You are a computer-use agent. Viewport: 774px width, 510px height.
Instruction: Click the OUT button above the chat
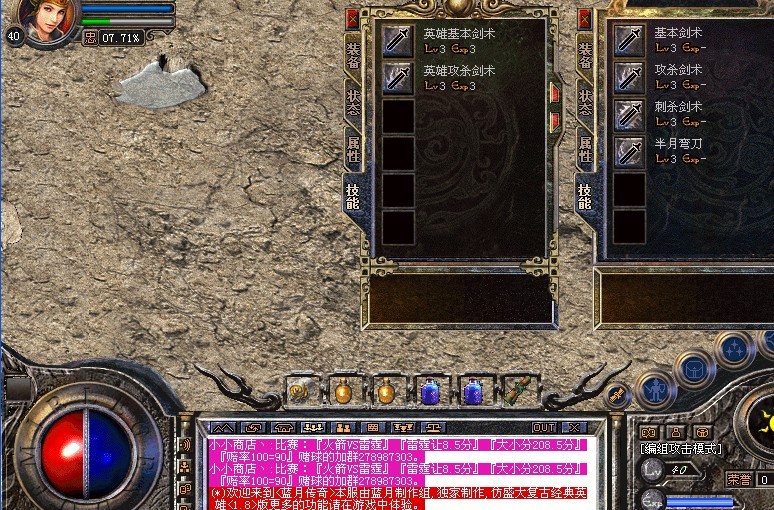543,427
